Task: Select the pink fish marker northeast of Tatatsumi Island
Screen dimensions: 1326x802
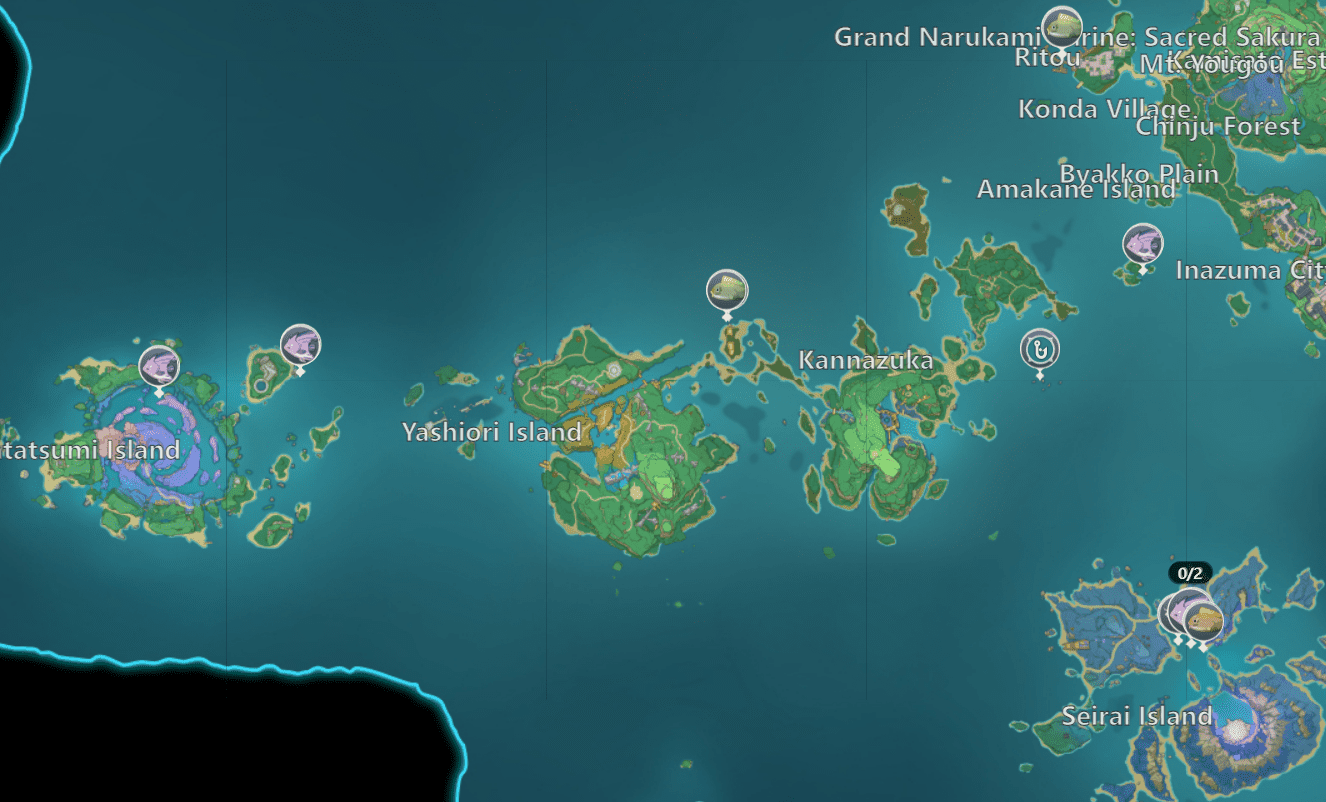Action: coord(299,344)
